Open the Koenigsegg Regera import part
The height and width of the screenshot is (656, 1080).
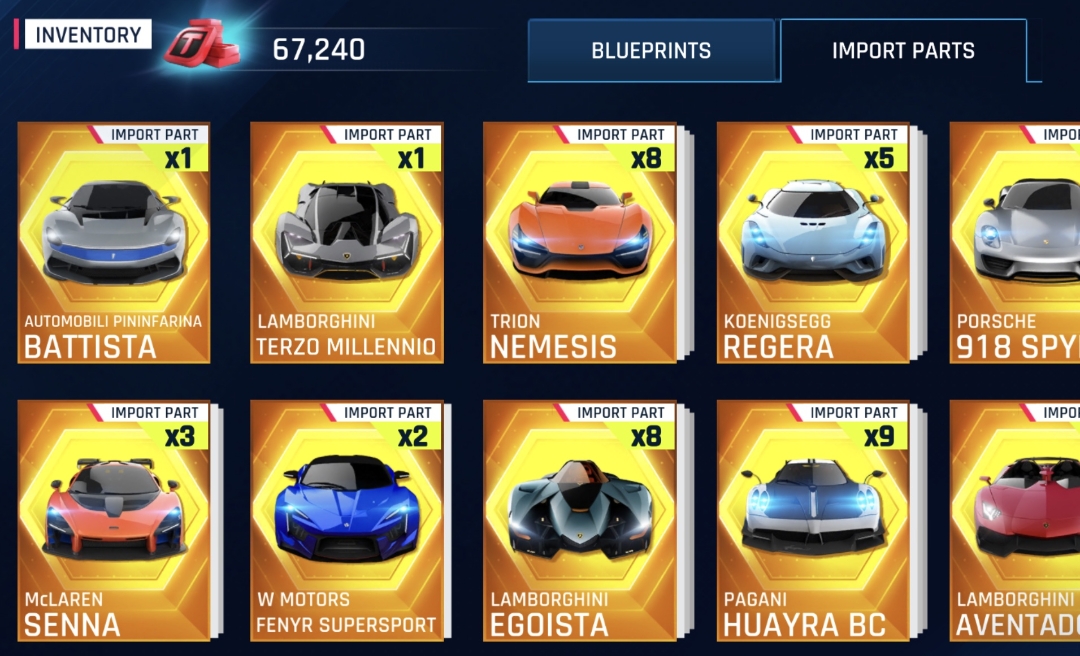pyautogui.click(x=813, y=242)
